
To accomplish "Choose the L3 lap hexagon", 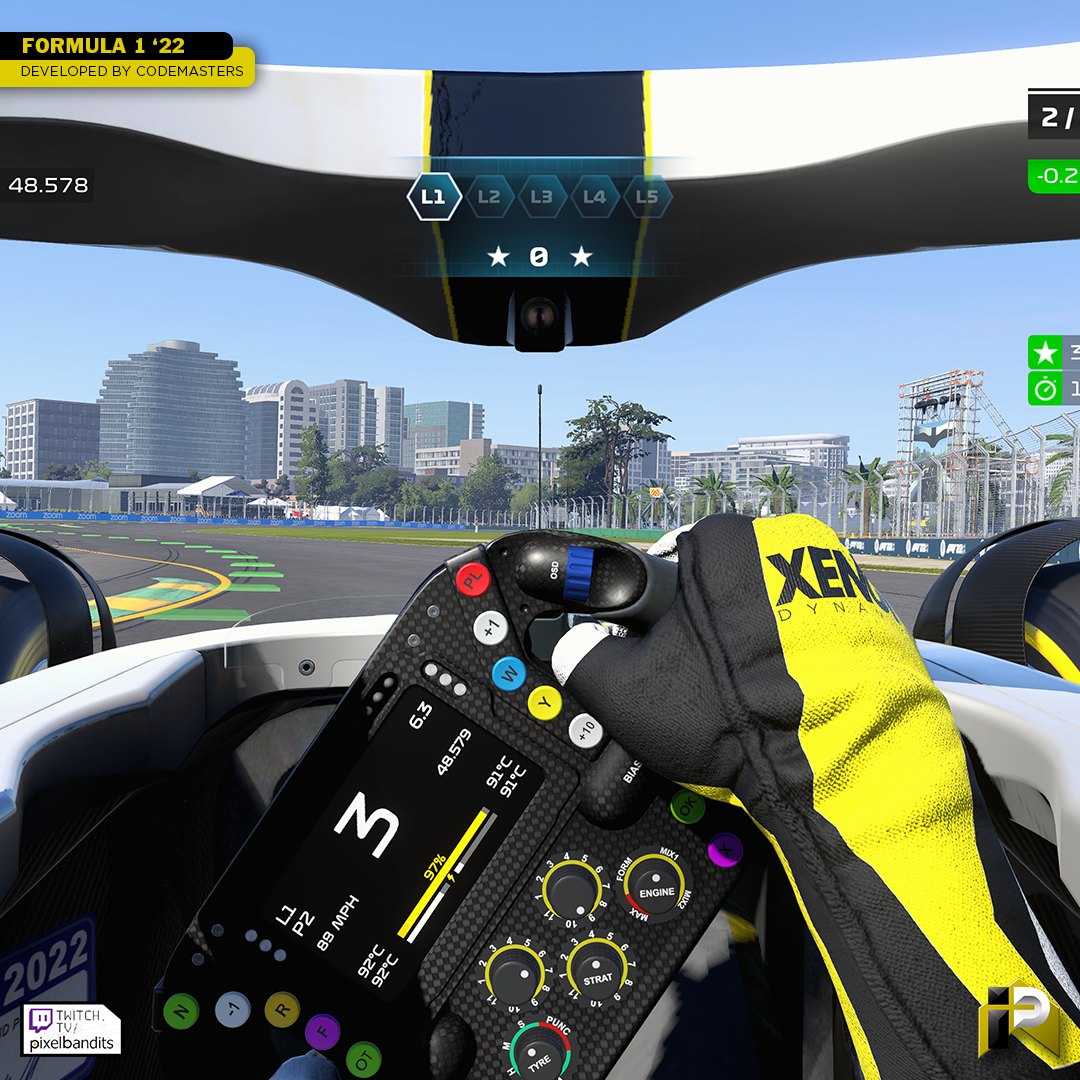I will click(541, 197).
